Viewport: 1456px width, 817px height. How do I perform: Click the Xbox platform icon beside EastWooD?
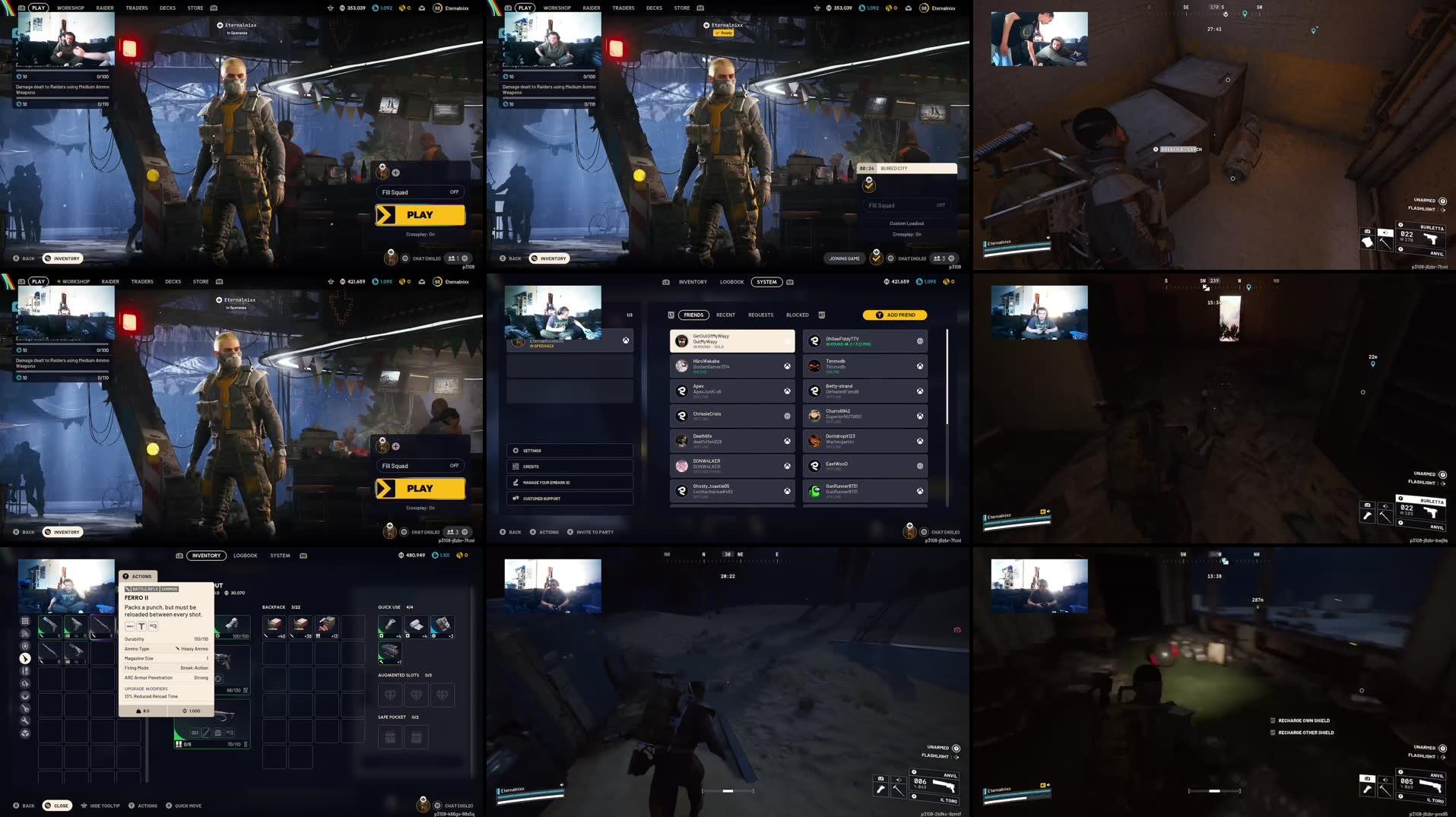tap(920, 465)
